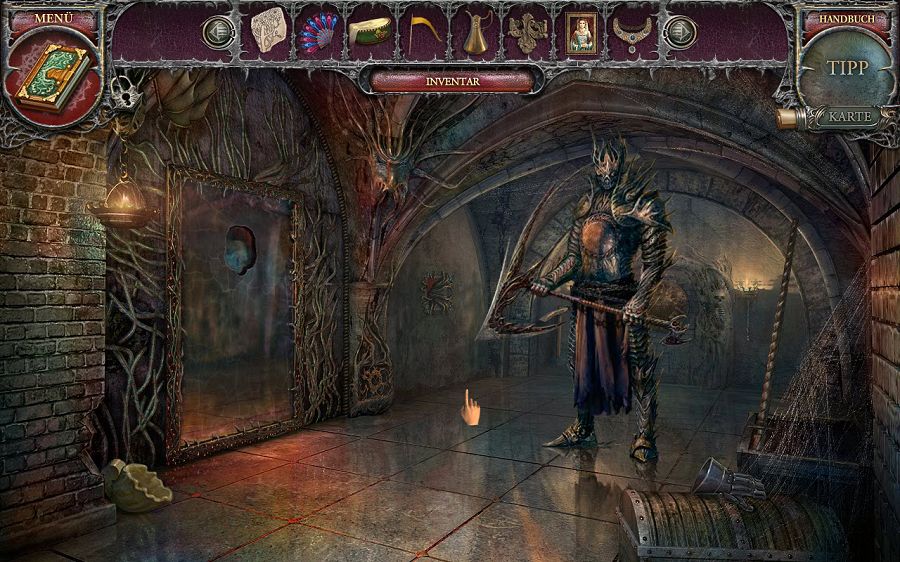Screen dimensions: 900x562
Task: Click the Inventar label bar
Action: pyautogui.click(x=452, y=80)
